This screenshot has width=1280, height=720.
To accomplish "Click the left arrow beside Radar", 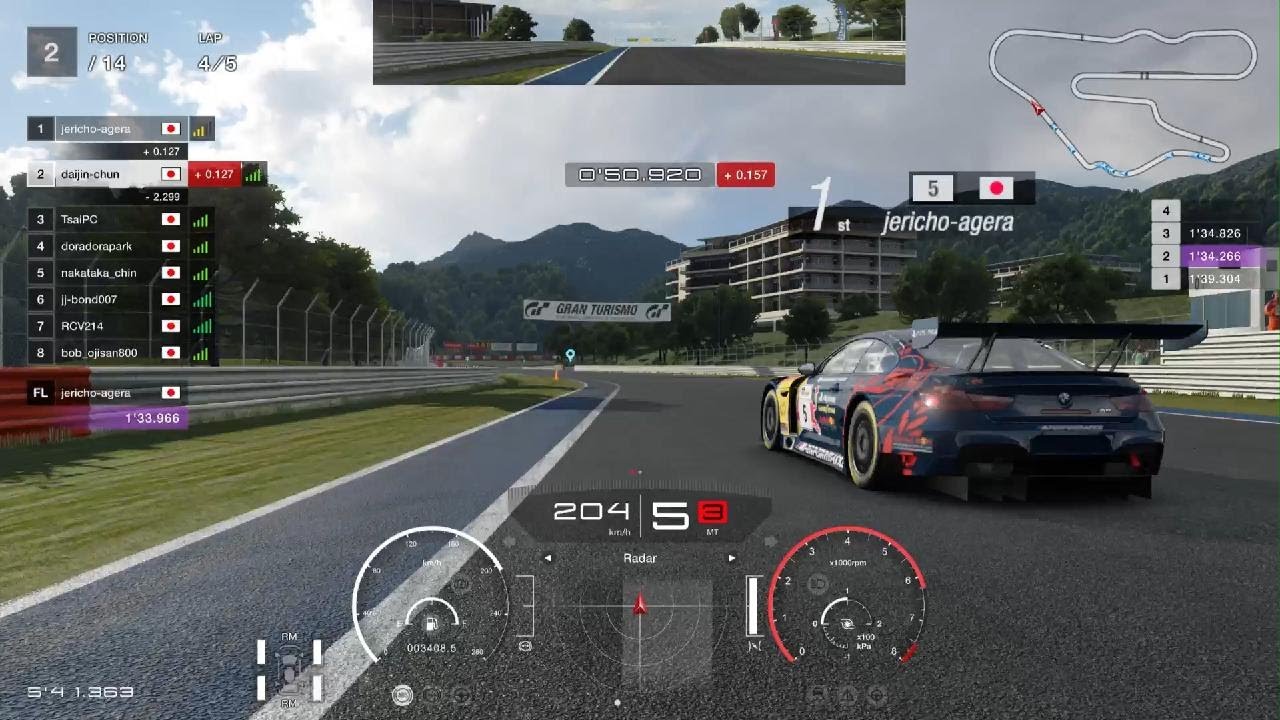I will (x=548, y=558).
